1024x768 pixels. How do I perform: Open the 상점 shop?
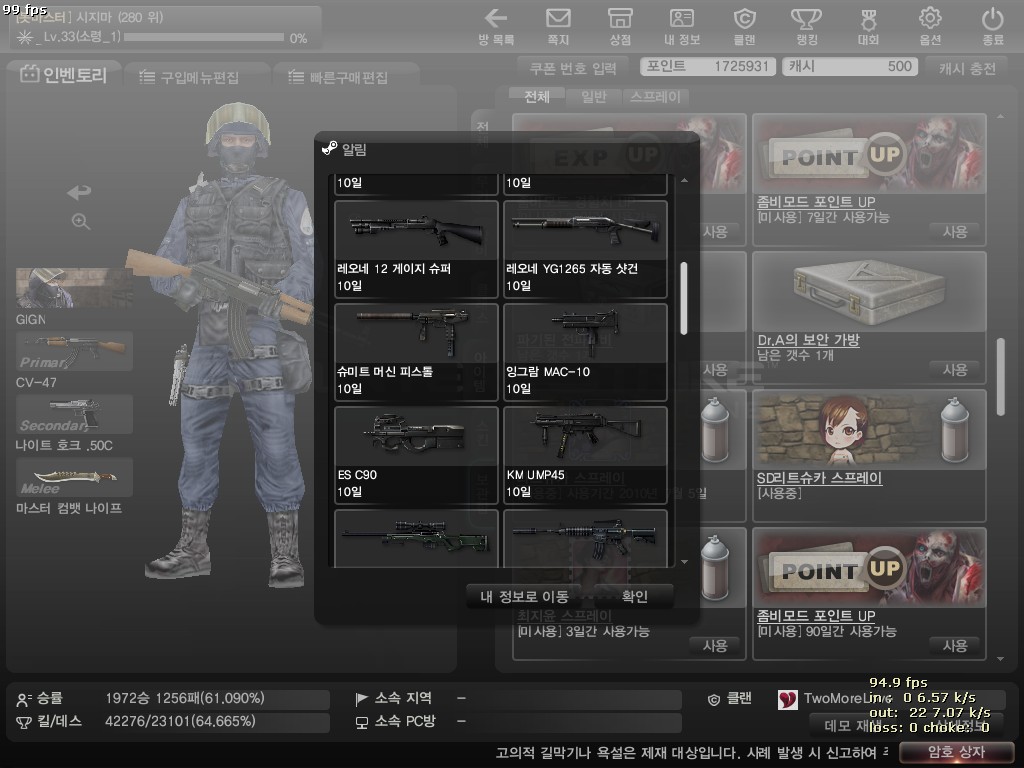(620, 27)
